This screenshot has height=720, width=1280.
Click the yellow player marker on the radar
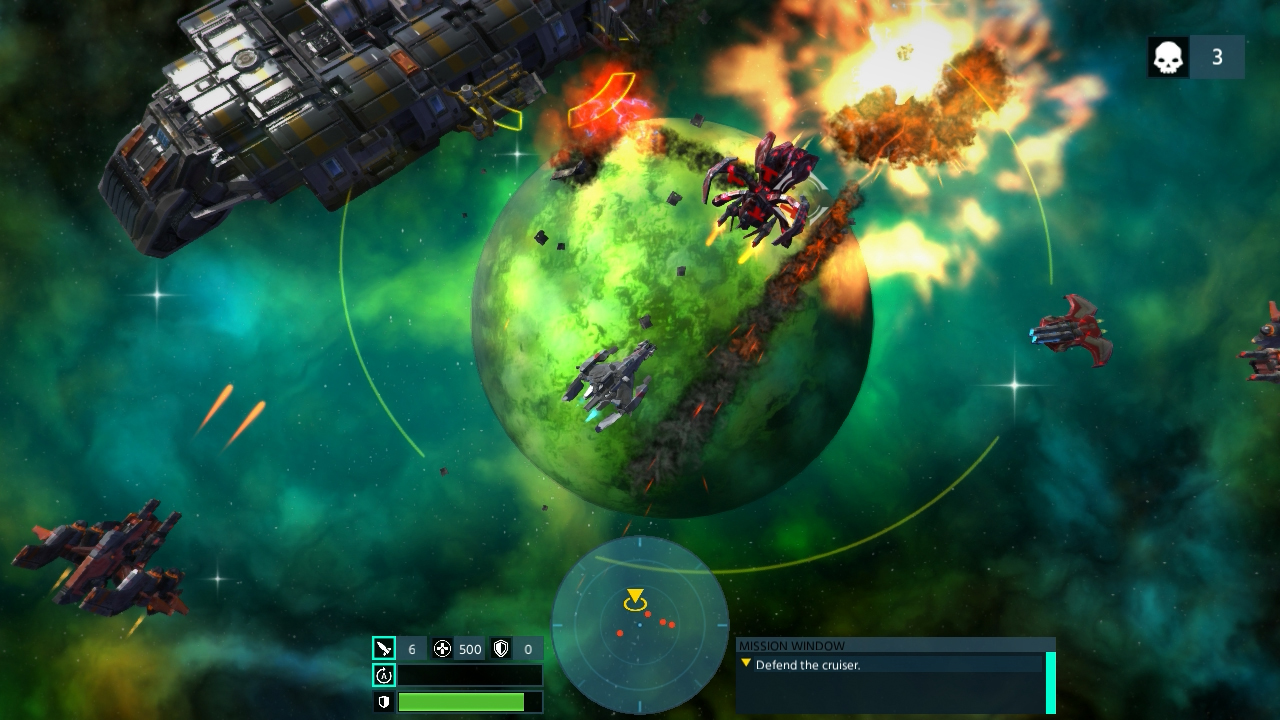[636, 597]
